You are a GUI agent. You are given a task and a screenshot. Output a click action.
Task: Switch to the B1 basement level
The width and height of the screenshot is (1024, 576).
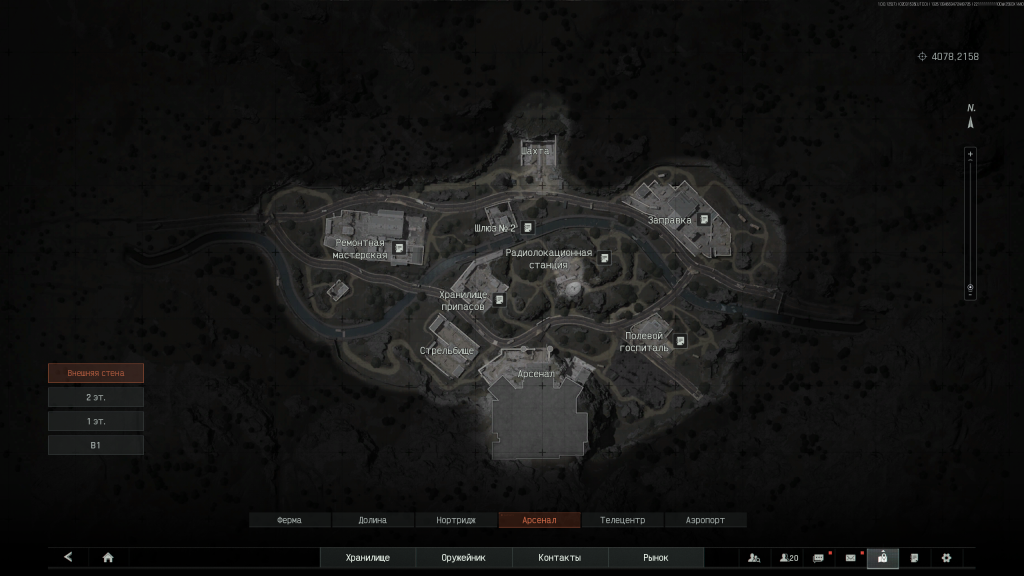tap(96, 445)
